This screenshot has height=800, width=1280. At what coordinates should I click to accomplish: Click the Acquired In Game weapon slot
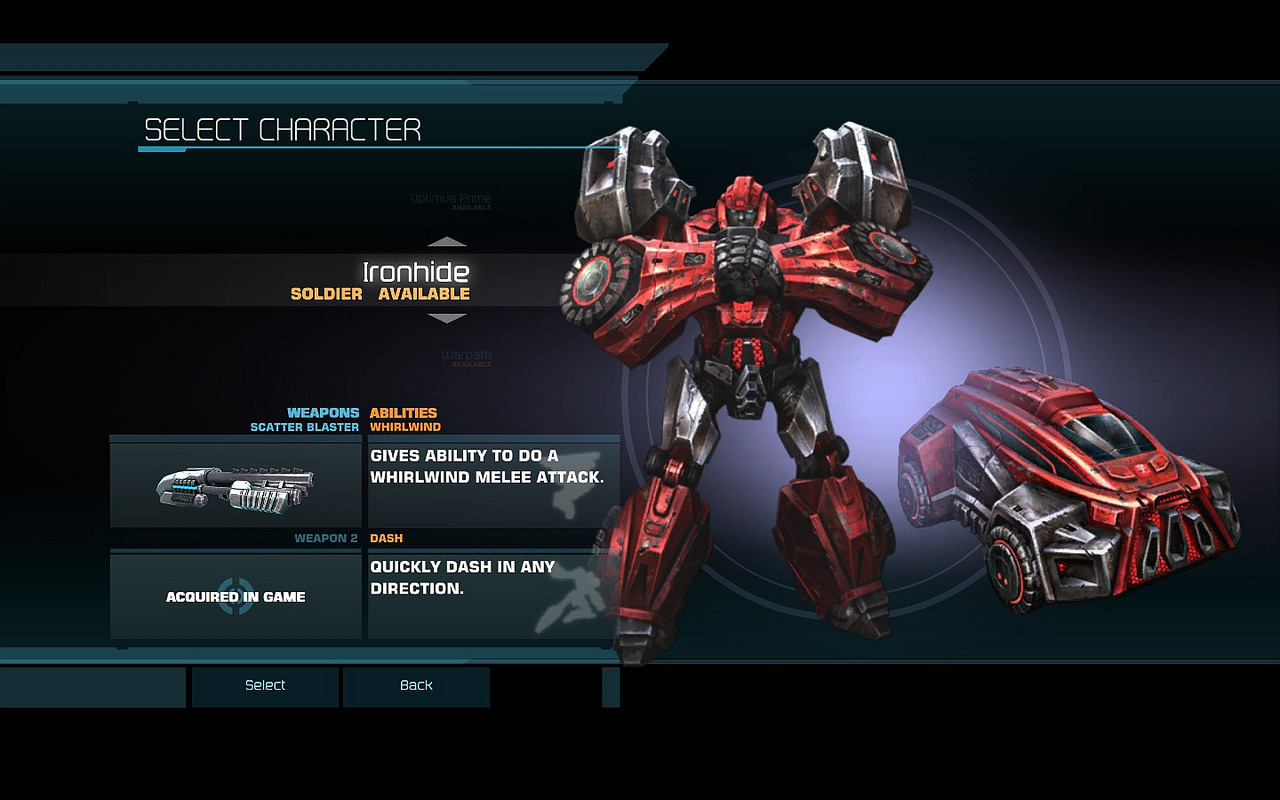(236, 596)
